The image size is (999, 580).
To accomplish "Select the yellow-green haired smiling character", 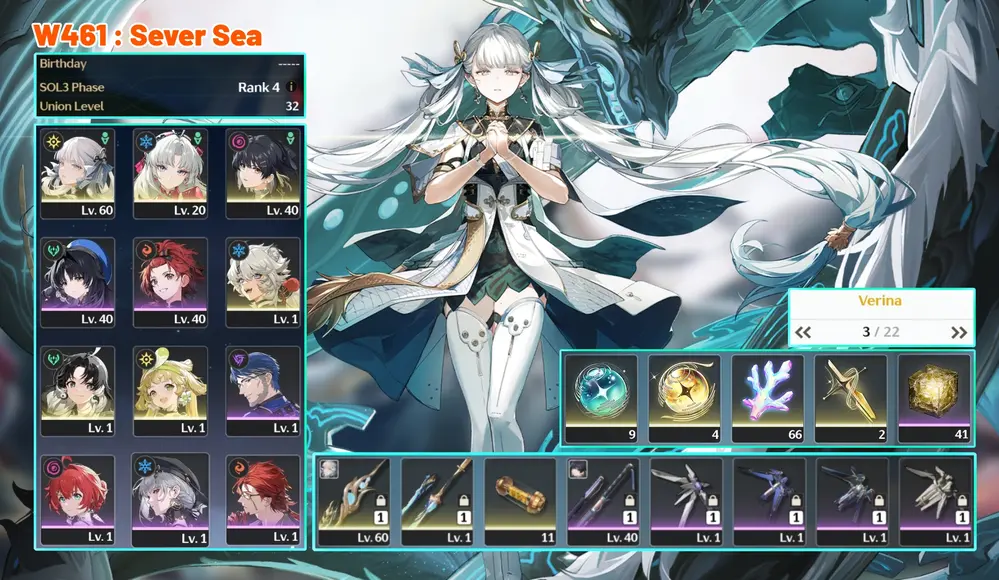I will pyautogui.click(x=170, y=391).
